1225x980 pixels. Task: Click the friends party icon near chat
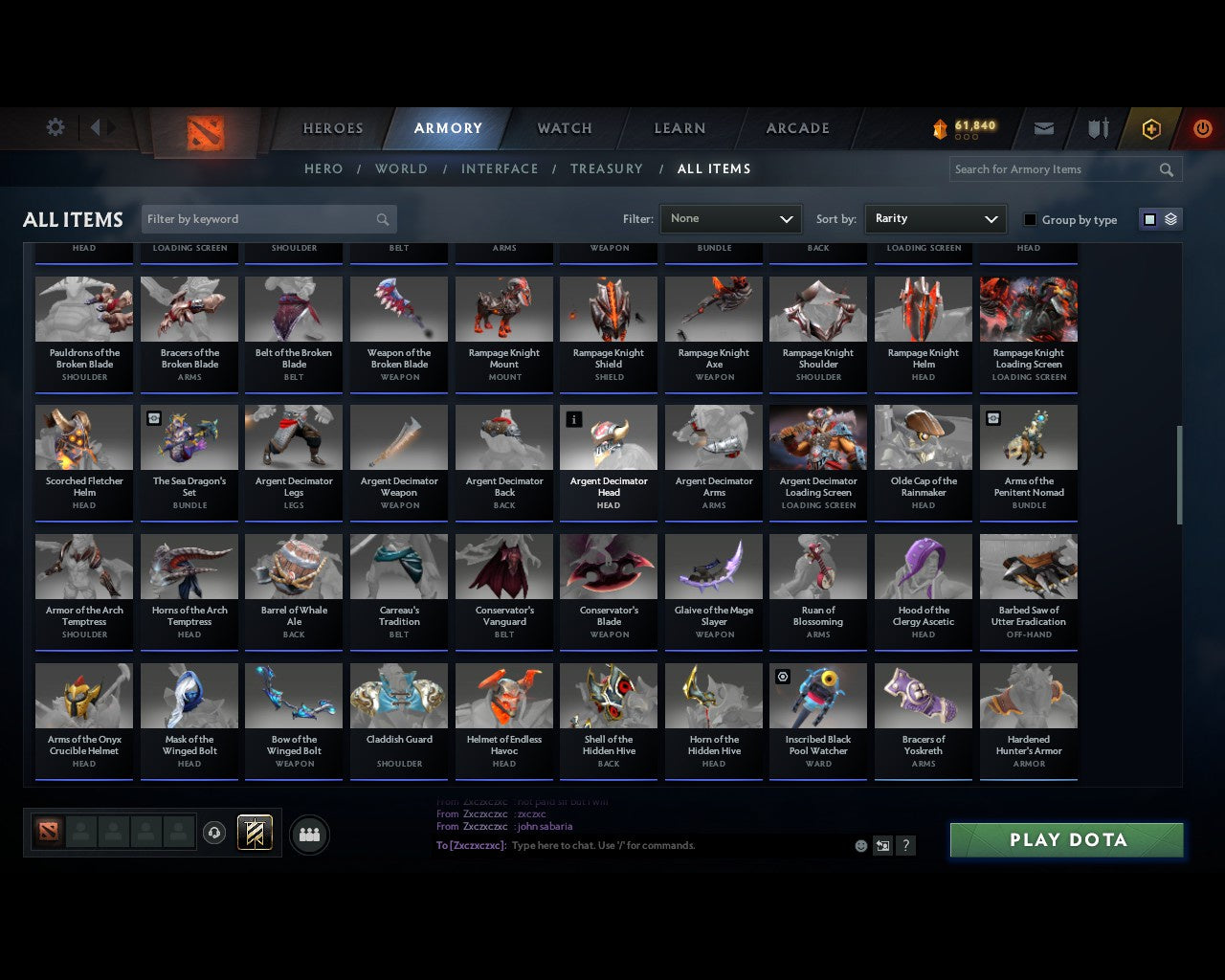309,835
